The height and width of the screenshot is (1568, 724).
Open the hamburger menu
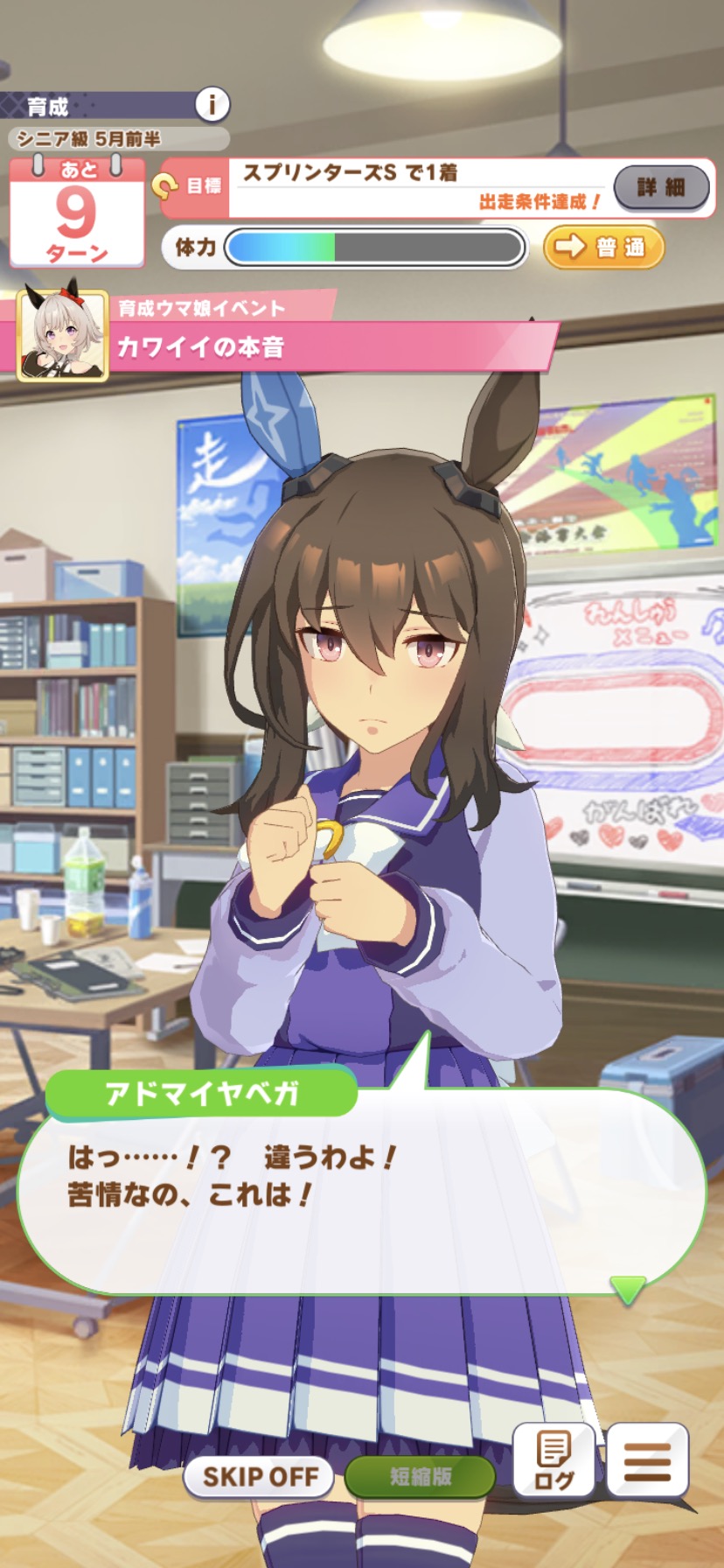648,1461
